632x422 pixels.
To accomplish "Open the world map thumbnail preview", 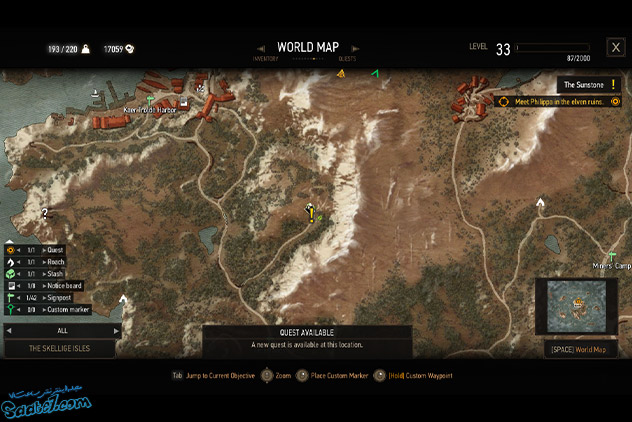I will 576,306.
